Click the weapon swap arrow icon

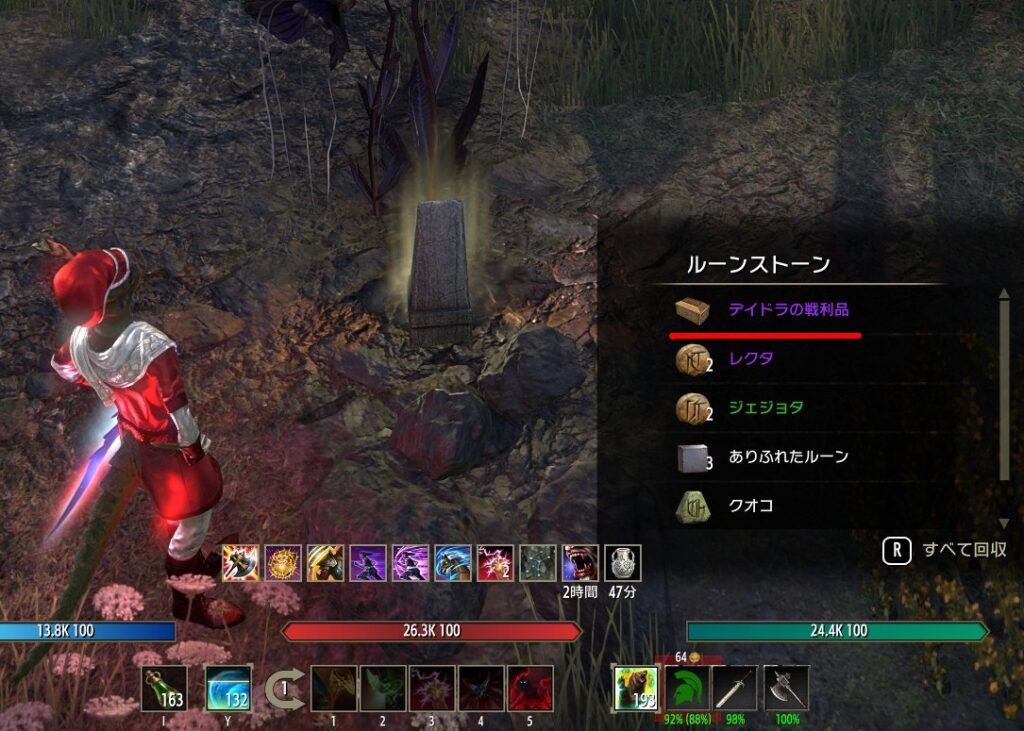coord(284,689)
